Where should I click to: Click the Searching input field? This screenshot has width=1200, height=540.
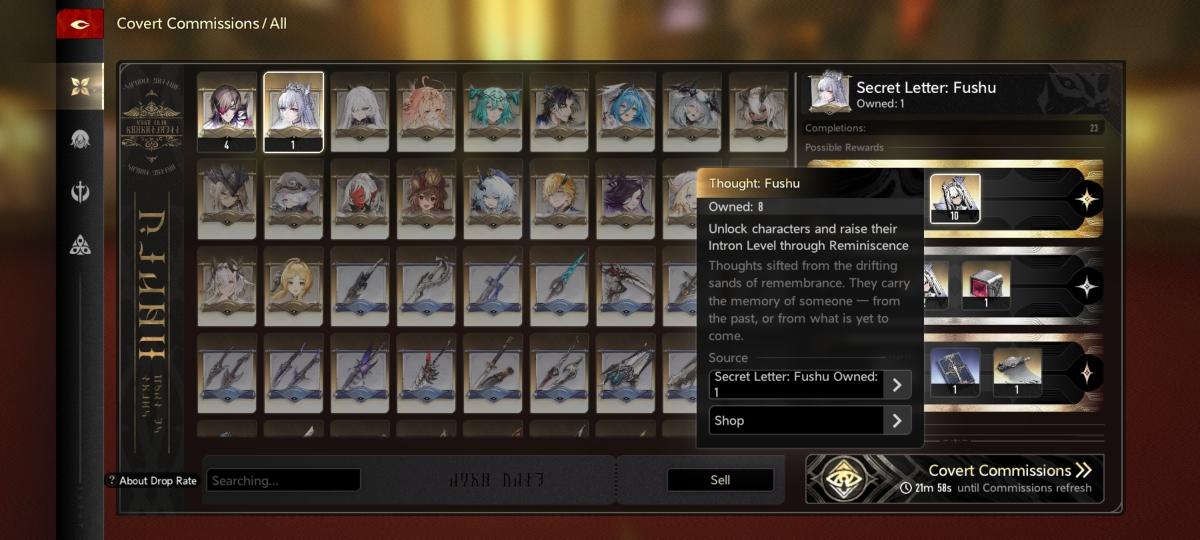pos(284,480)
